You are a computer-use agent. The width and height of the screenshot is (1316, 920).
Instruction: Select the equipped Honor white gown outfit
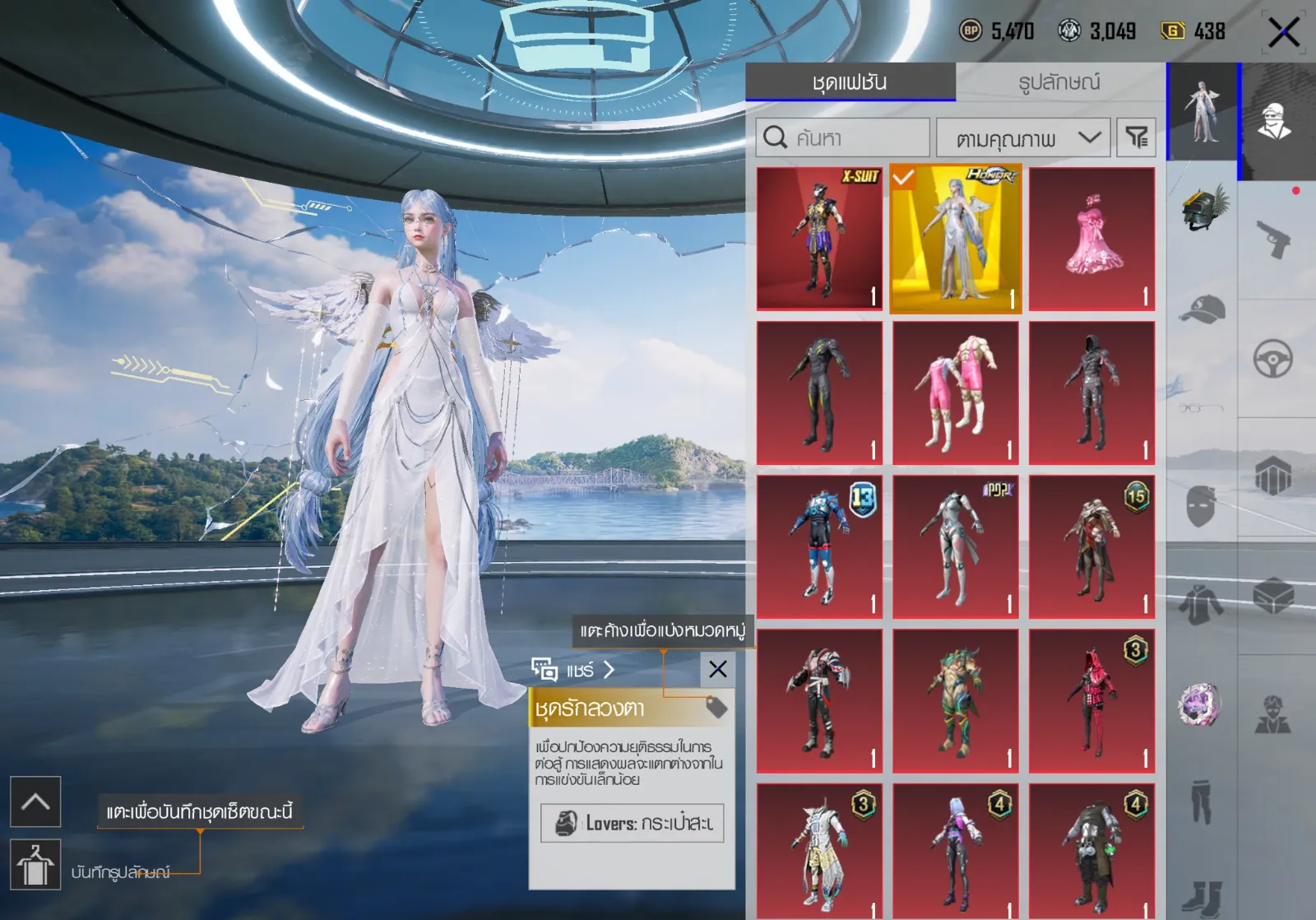(956, 239)
